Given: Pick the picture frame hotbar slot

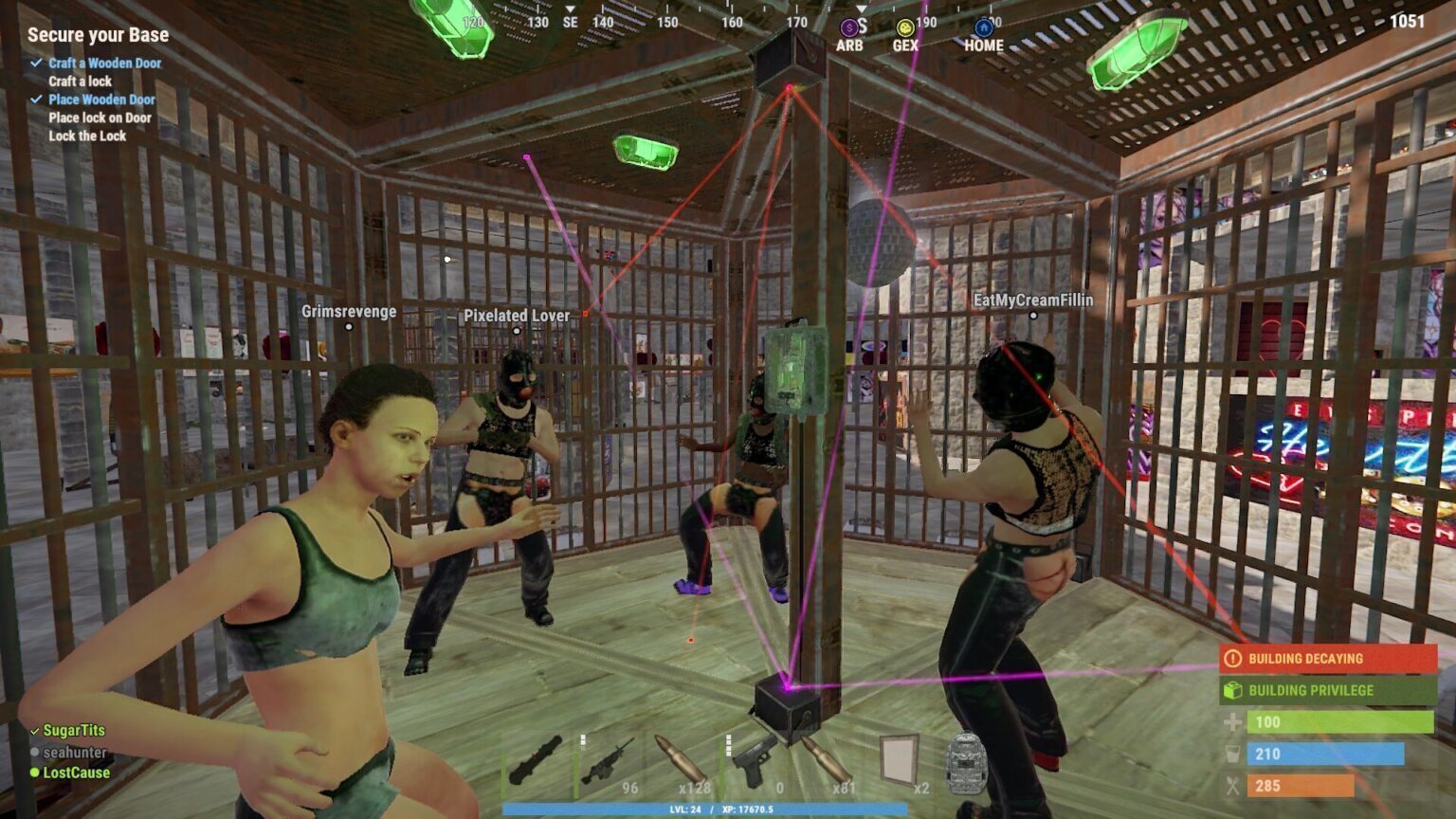Looking at the screenshot, I should [898, 762].
